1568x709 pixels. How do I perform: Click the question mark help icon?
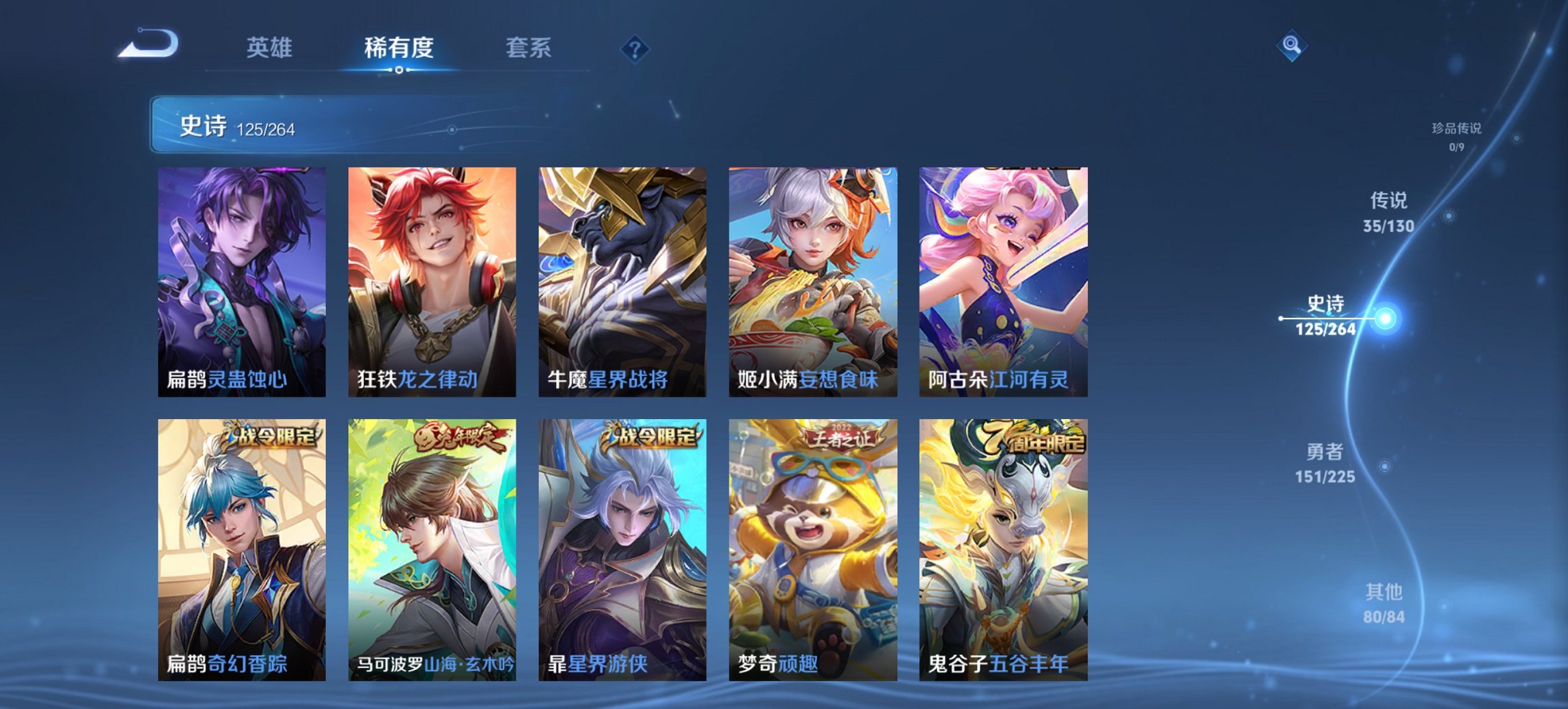[x=635, y=48]
